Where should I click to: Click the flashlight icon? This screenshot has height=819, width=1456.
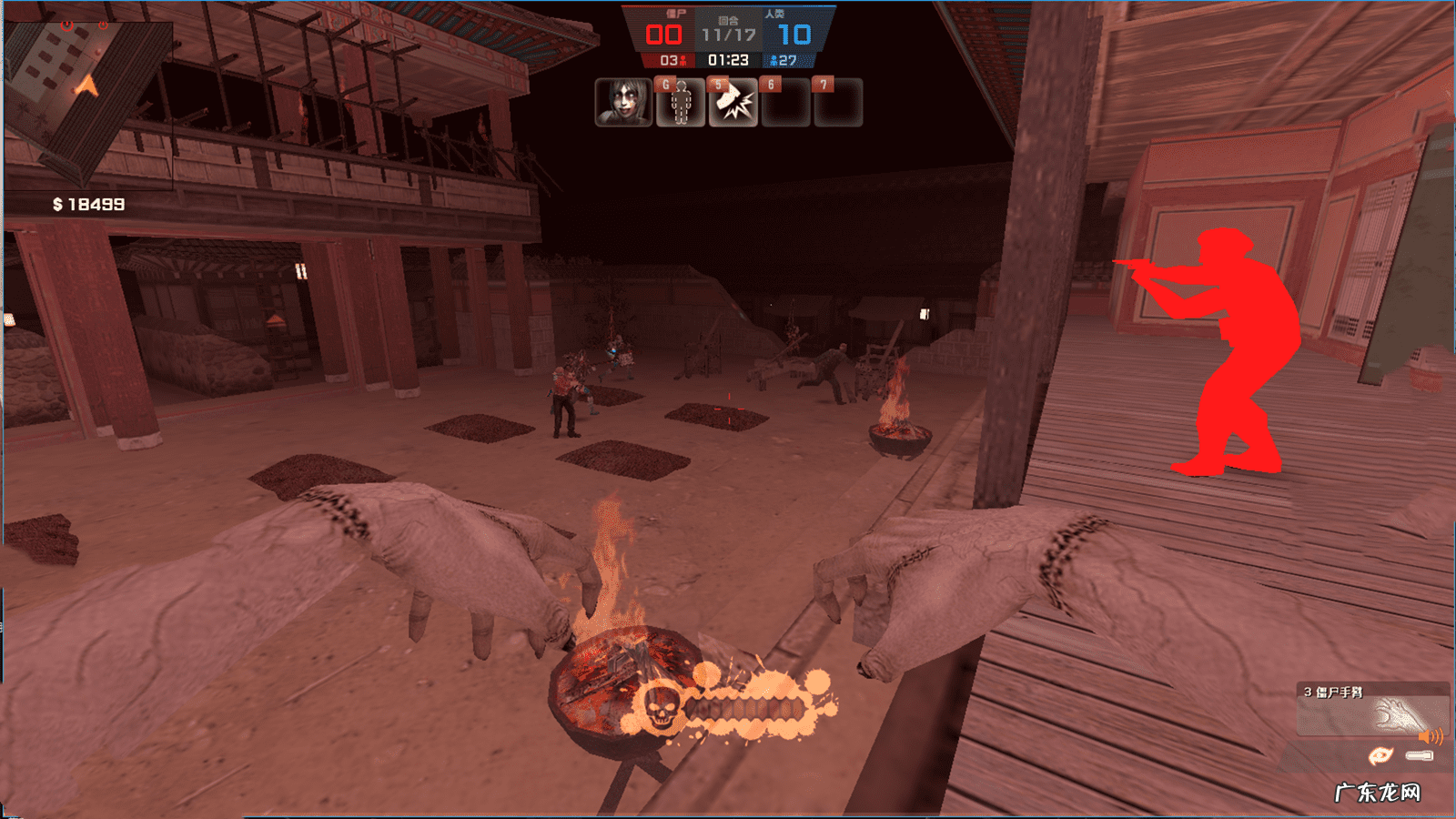[x=1420, y=755]
